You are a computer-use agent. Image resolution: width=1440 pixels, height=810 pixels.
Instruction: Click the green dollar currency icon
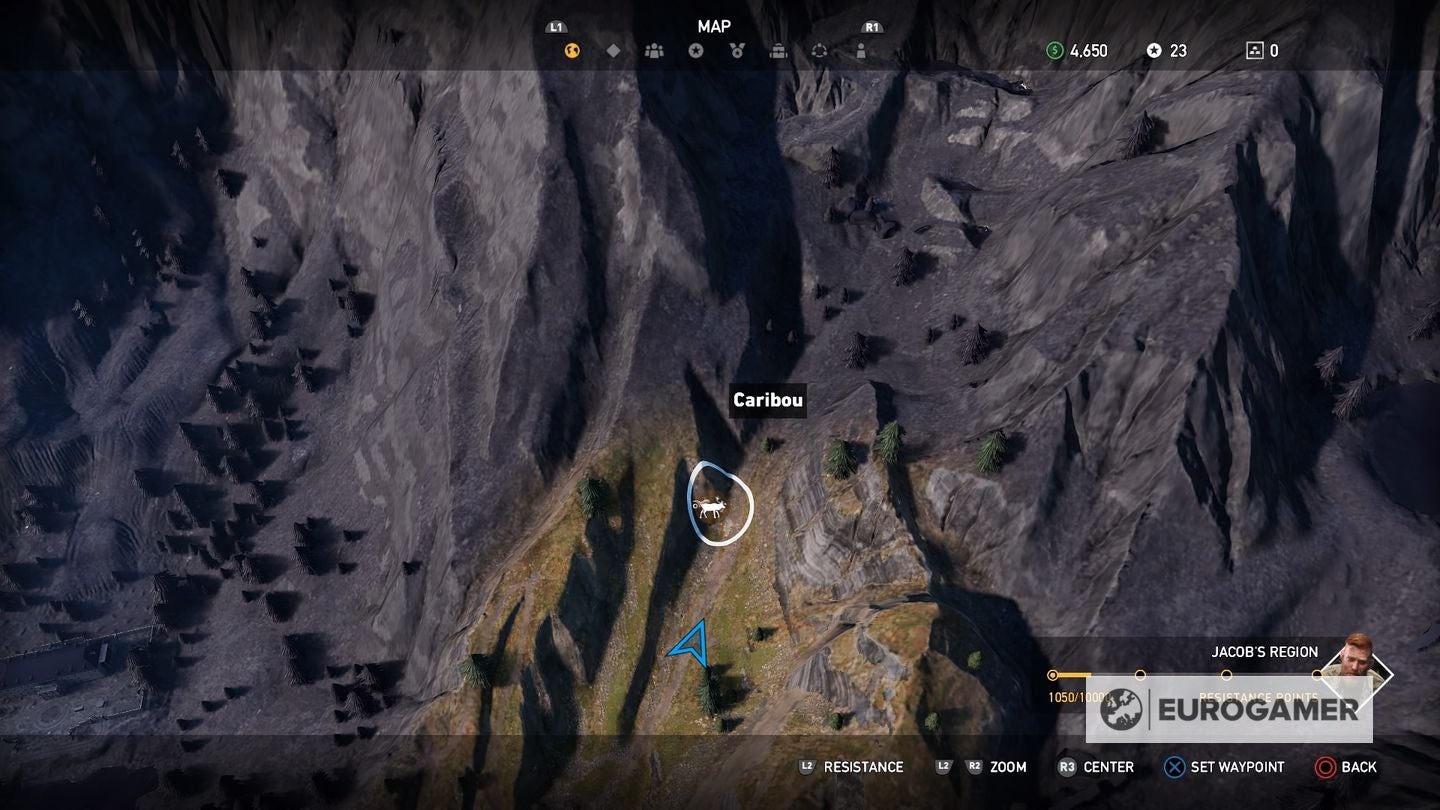(1055, 49)
